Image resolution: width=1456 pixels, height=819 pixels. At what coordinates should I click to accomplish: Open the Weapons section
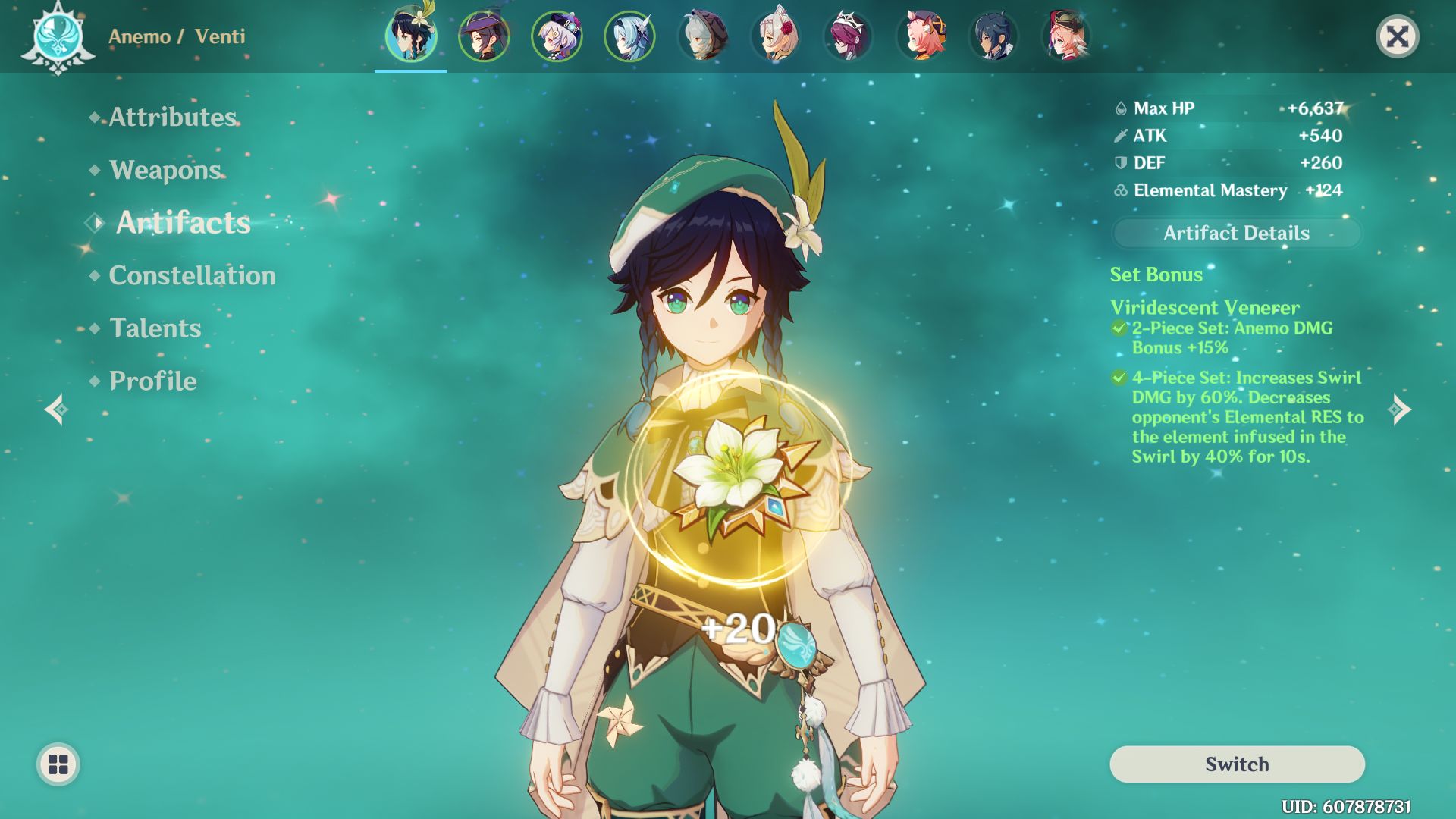(165, 170)
